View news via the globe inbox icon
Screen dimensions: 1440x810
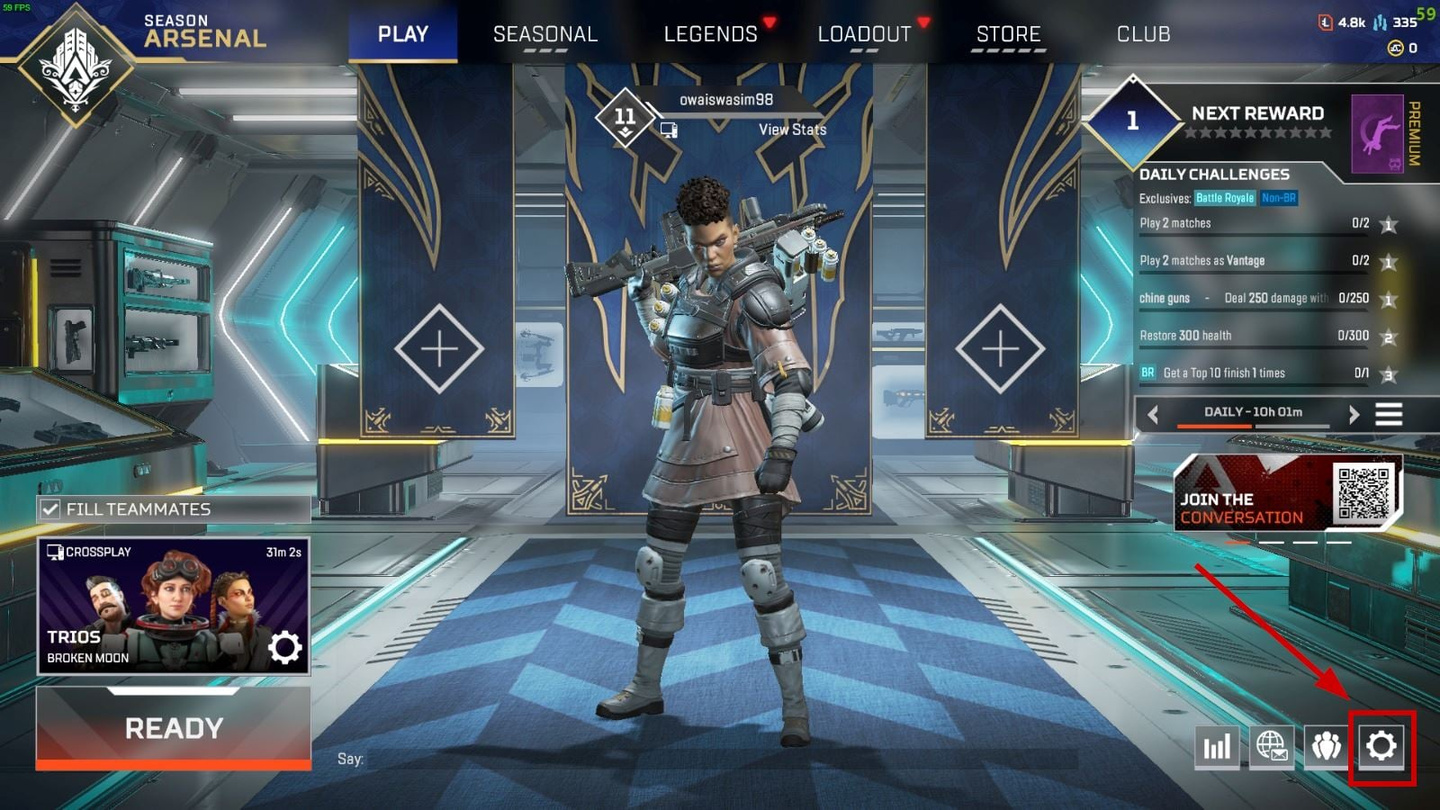1272,745
